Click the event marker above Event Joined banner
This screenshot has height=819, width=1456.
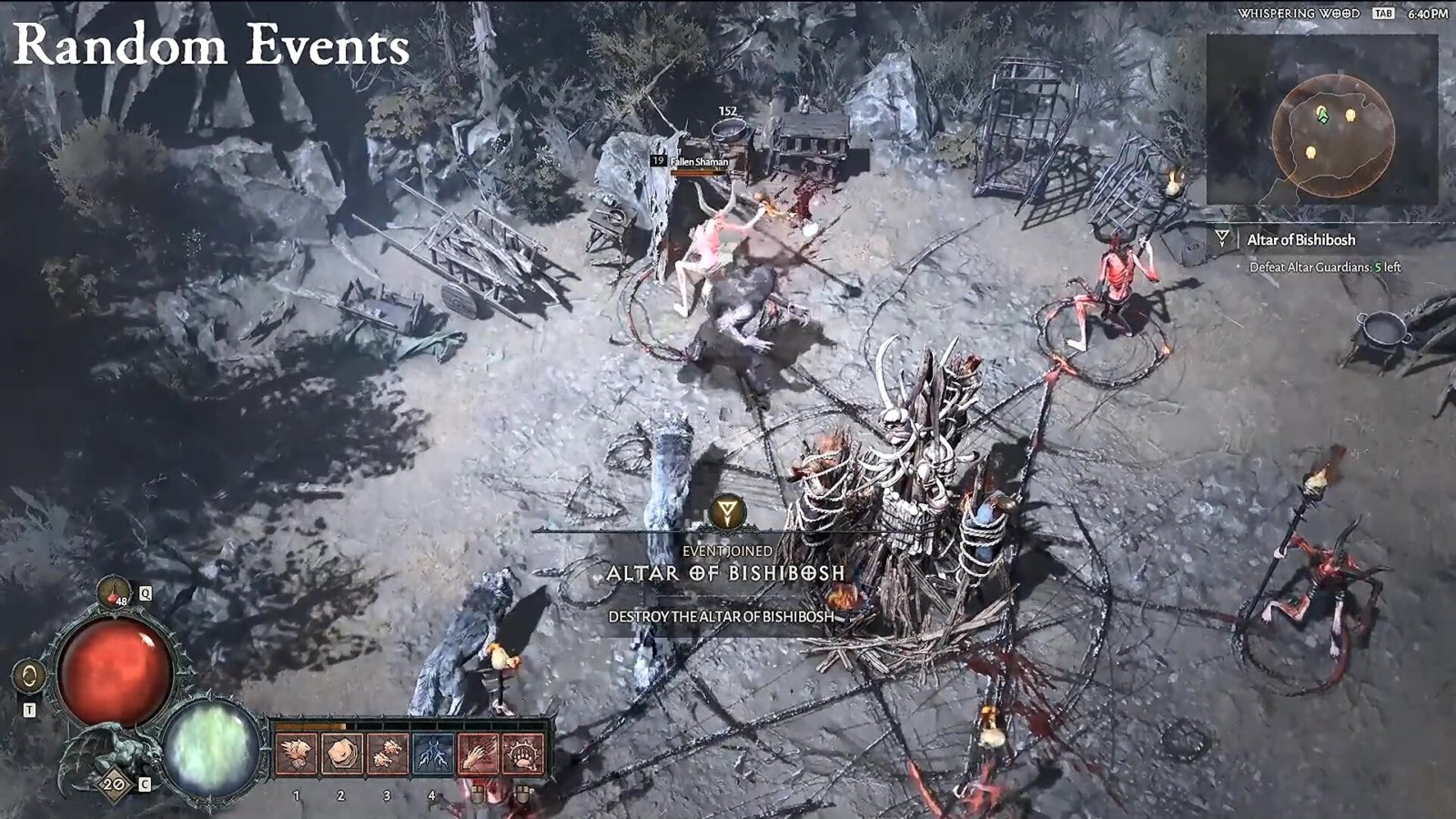[x=726, y=512]
